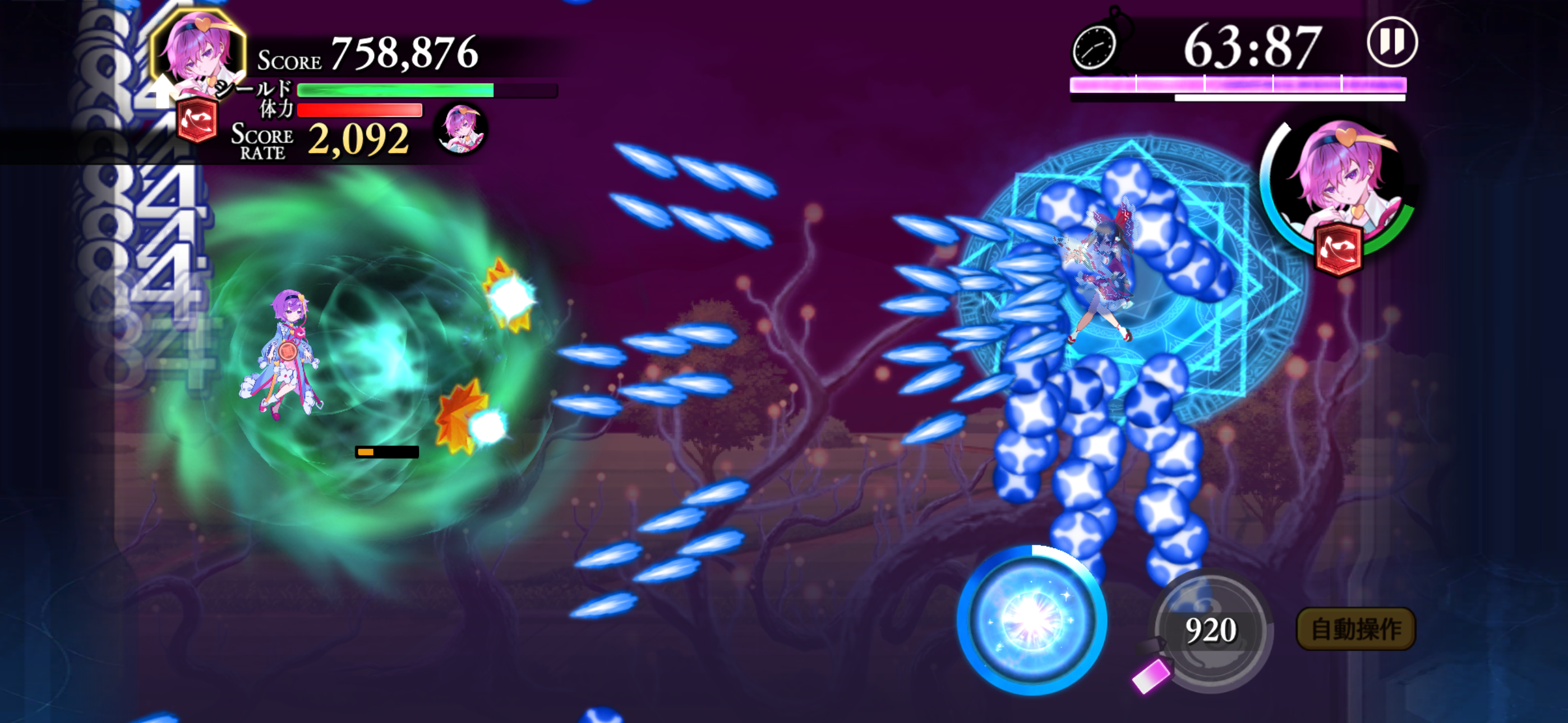
Task: Click the hexagonal player portrait next to Score
Action: point(199,52)
